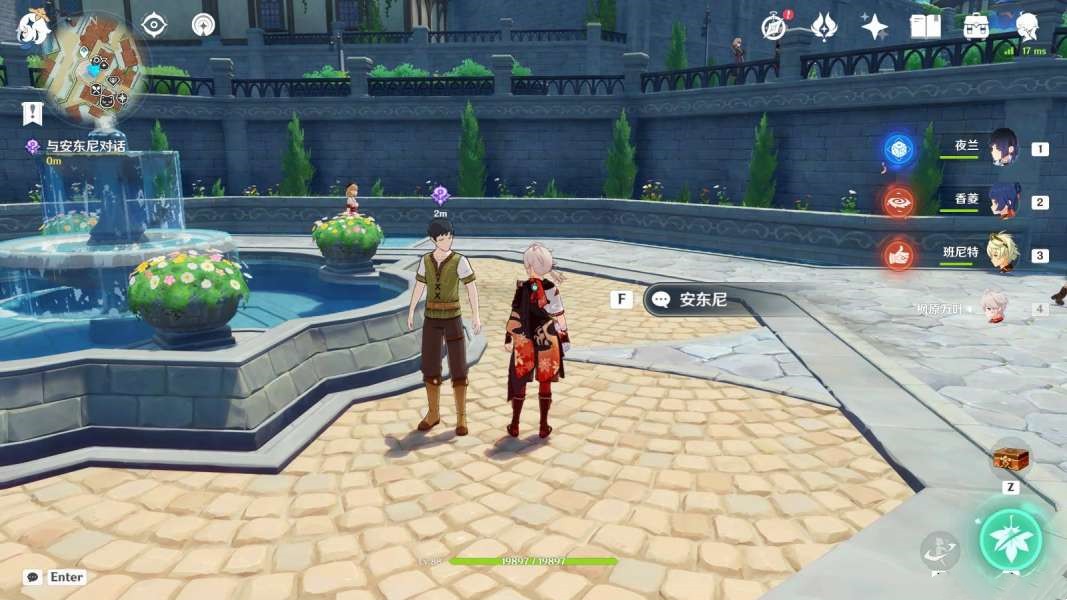This screenshot has width=1067, height=600.
Task: Activate the green anemo elemental skill
Action: 1011,540
